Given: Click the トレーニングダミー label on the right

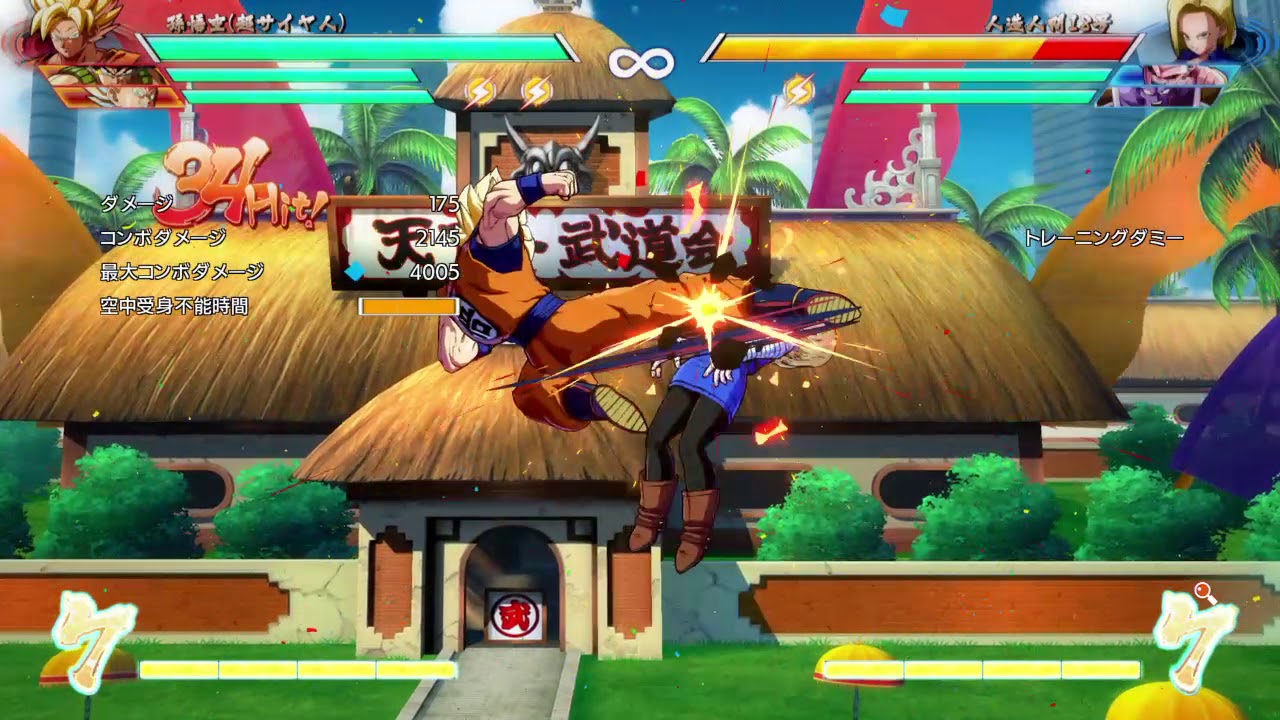Looking at the screenshot, I should click(1105, 237).
